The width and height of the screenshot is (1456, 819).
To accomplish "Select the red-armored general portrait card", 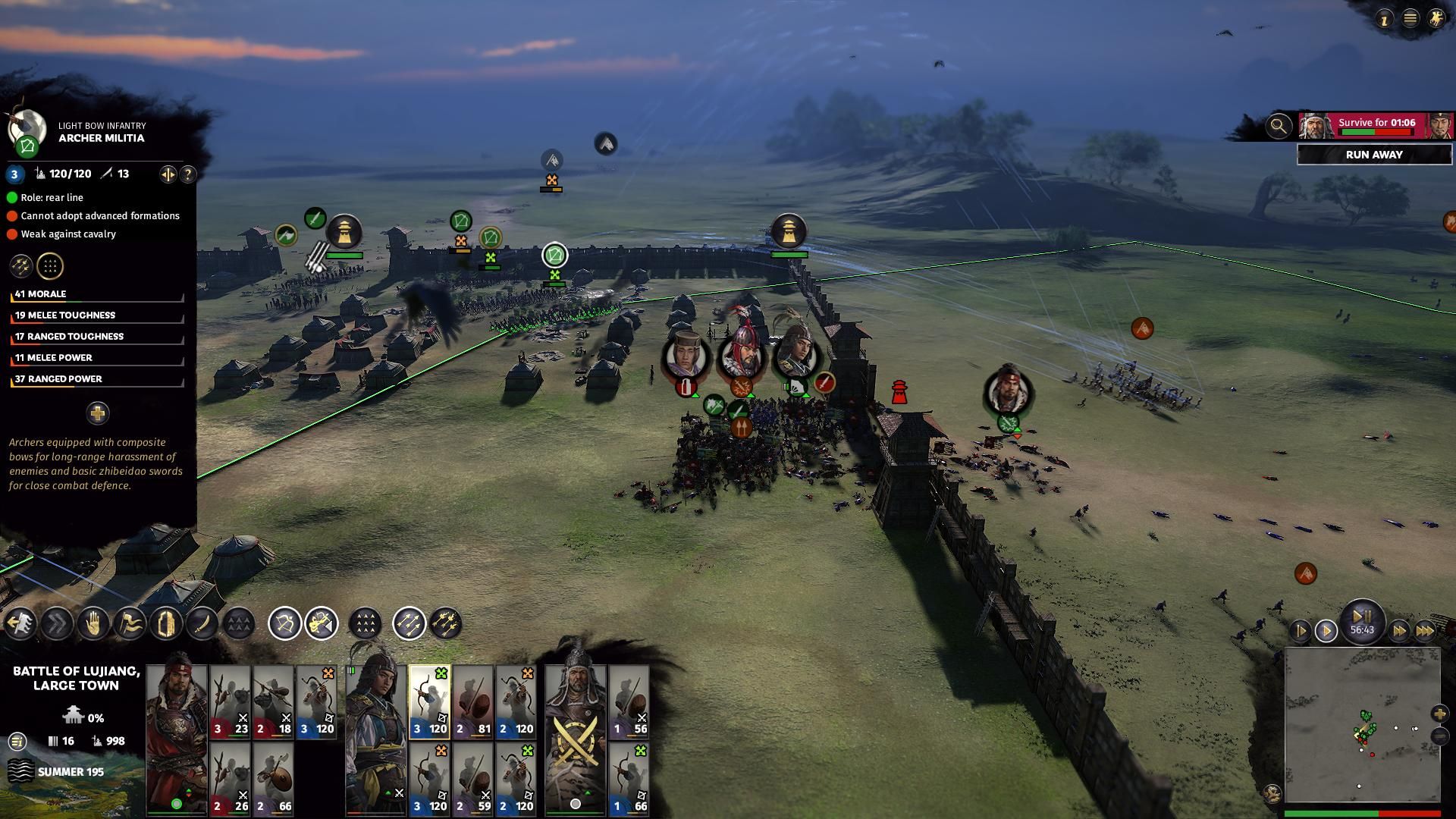I will point(176,732).
